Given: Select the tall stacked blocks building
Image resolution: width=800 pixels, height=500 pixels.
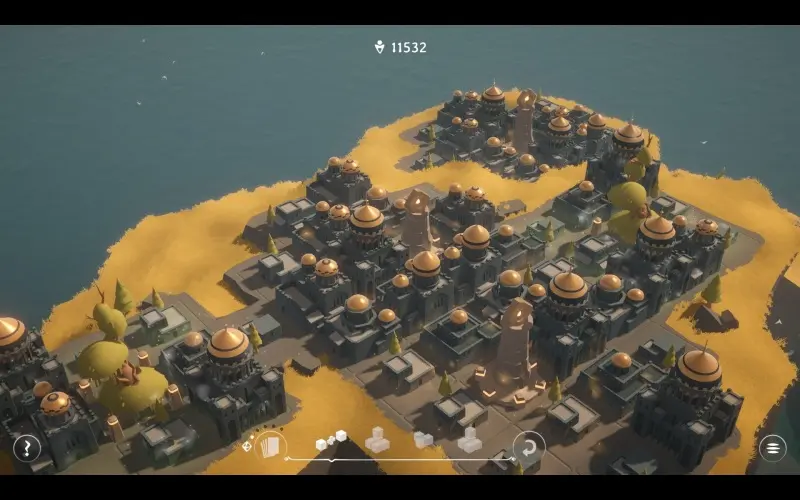Looking at the screenshot, I should [469, 439].
